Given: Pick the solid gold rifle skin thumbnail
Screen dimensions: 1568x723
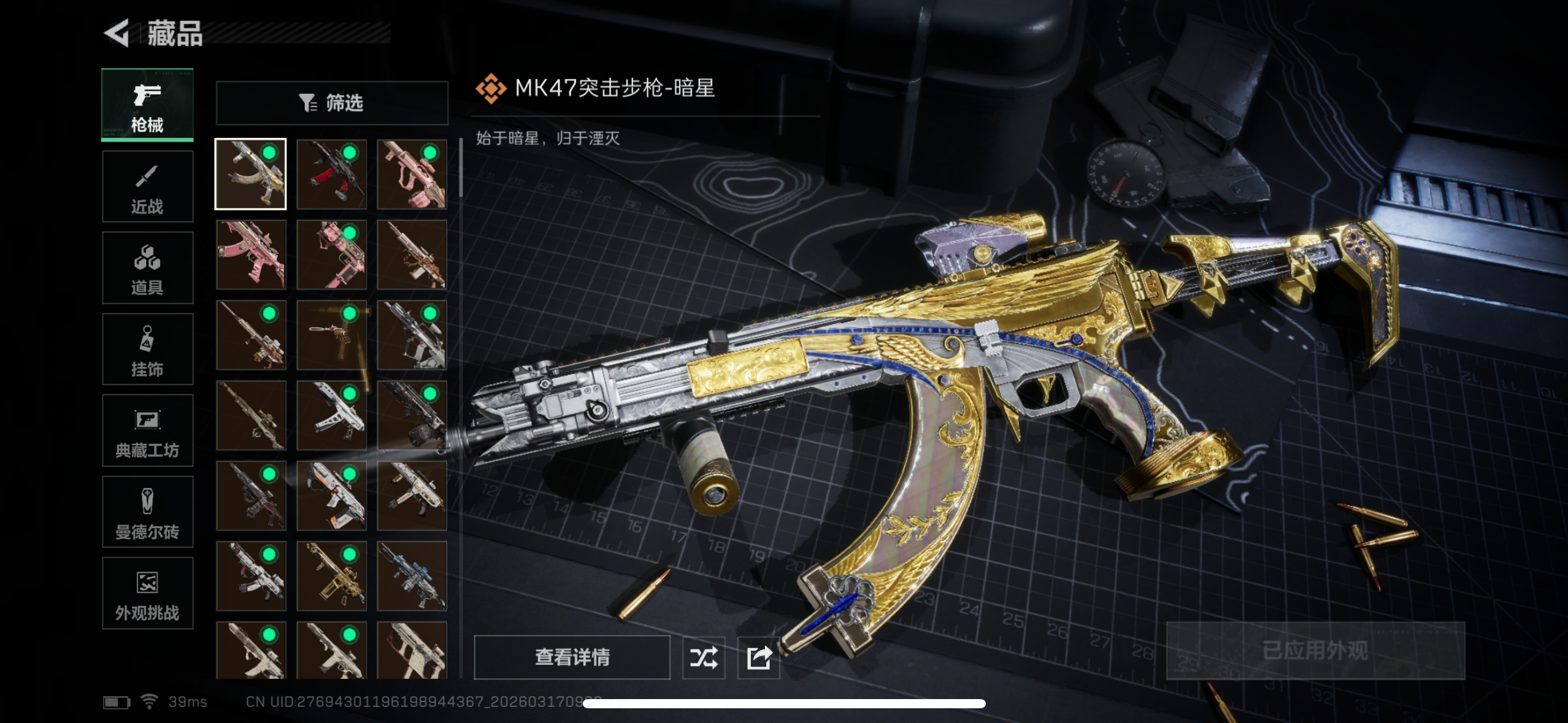Looking at the screenshot, I should [x=331, y=576].
